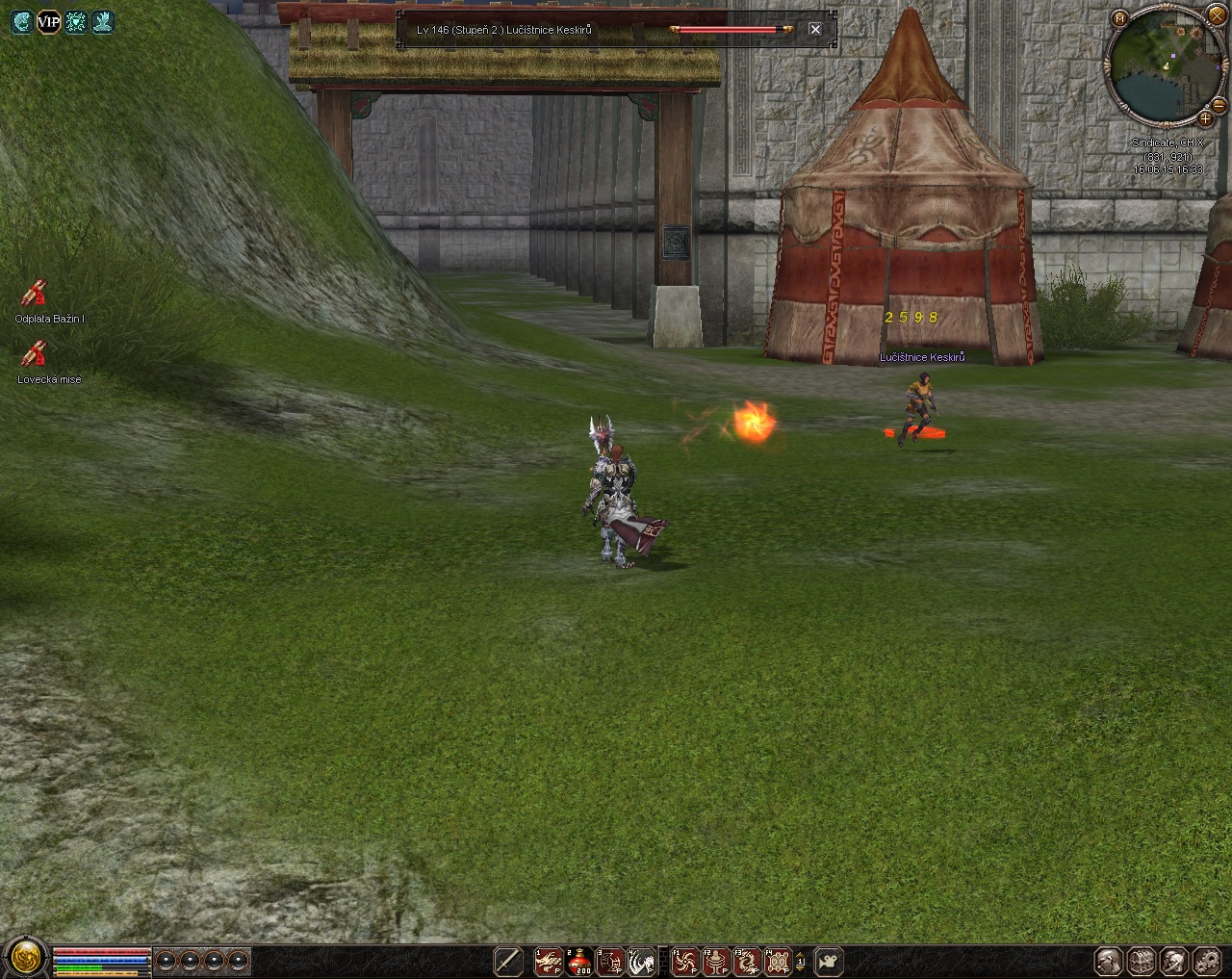Click the circular minimap

1162,65
